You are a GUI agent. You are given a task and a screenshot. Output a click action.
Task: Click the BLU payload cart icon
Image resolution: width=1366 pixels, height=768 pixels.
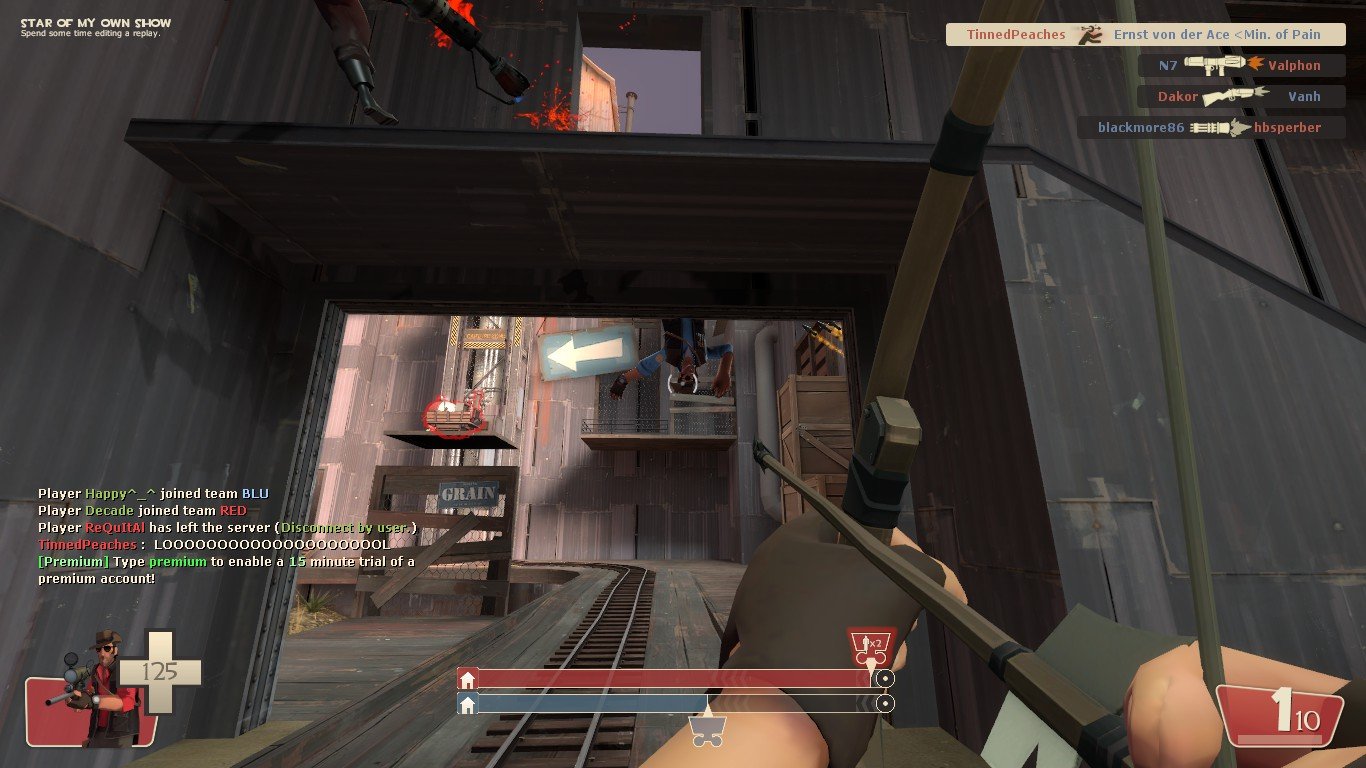706,734
